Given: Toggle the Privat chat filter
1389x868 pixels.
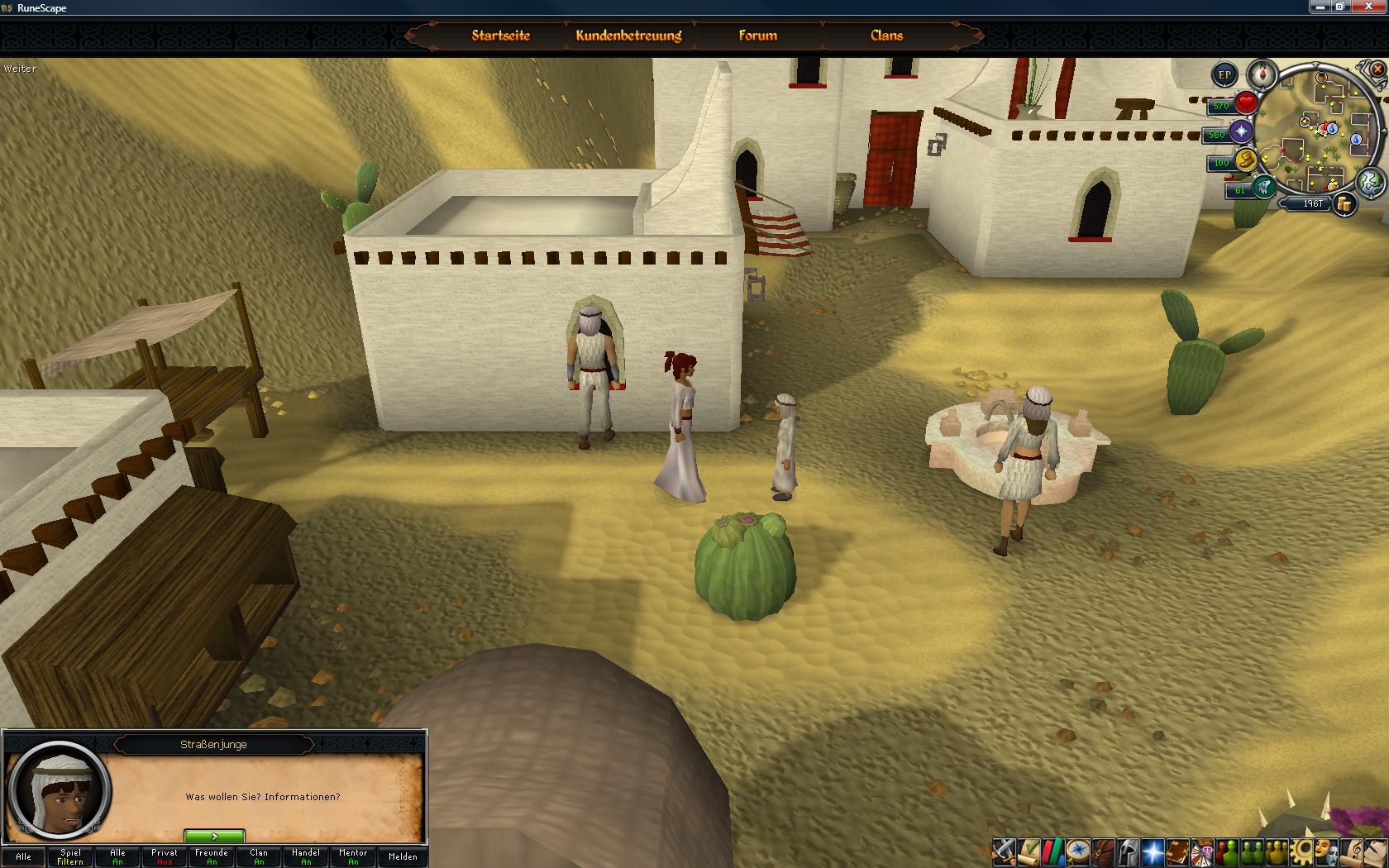Looking at the screenshot, I should 165,856.
